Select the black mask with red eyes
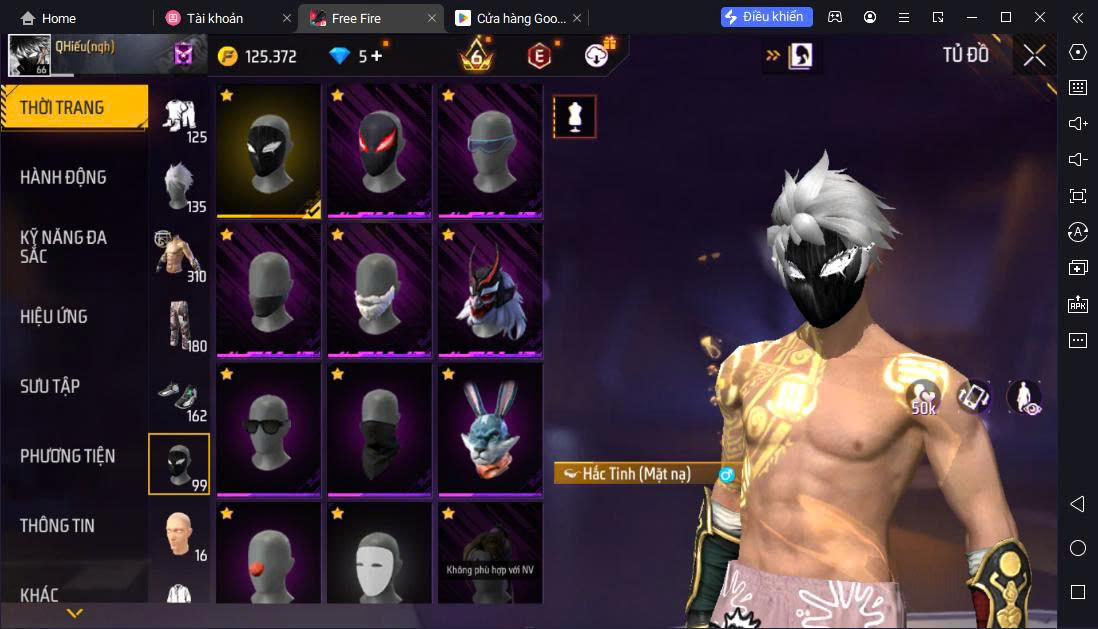This screenshot has width=1098, height=629. 380,150
